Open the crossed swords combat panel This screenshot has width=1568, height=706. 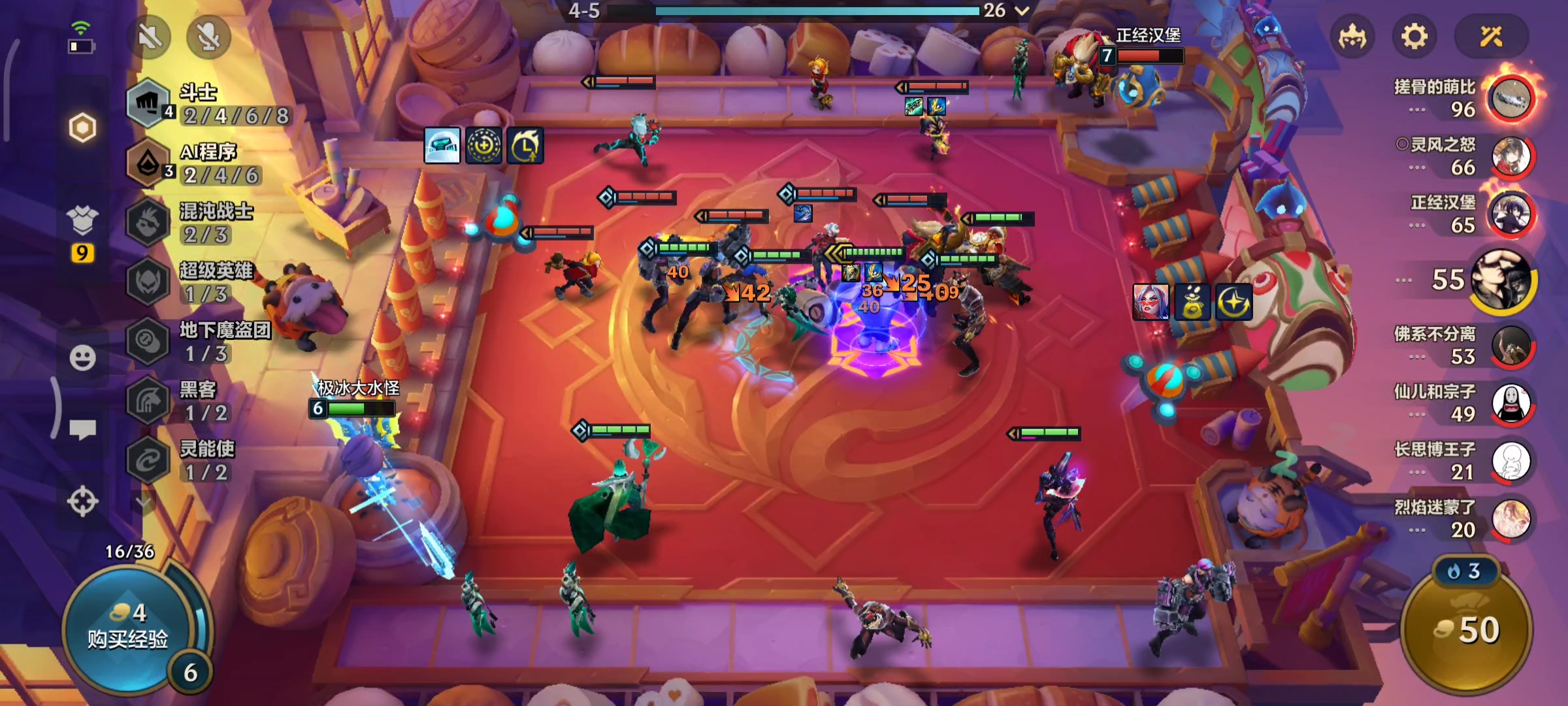click(x=1491, y=37)
